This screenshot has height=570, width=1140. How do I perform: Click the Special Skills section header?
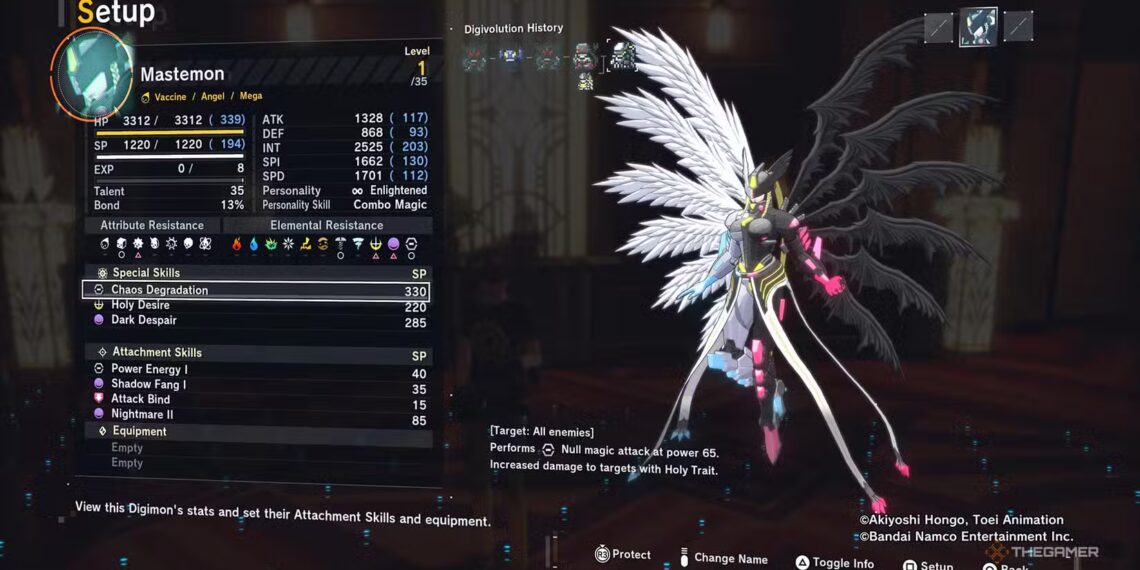146,273
